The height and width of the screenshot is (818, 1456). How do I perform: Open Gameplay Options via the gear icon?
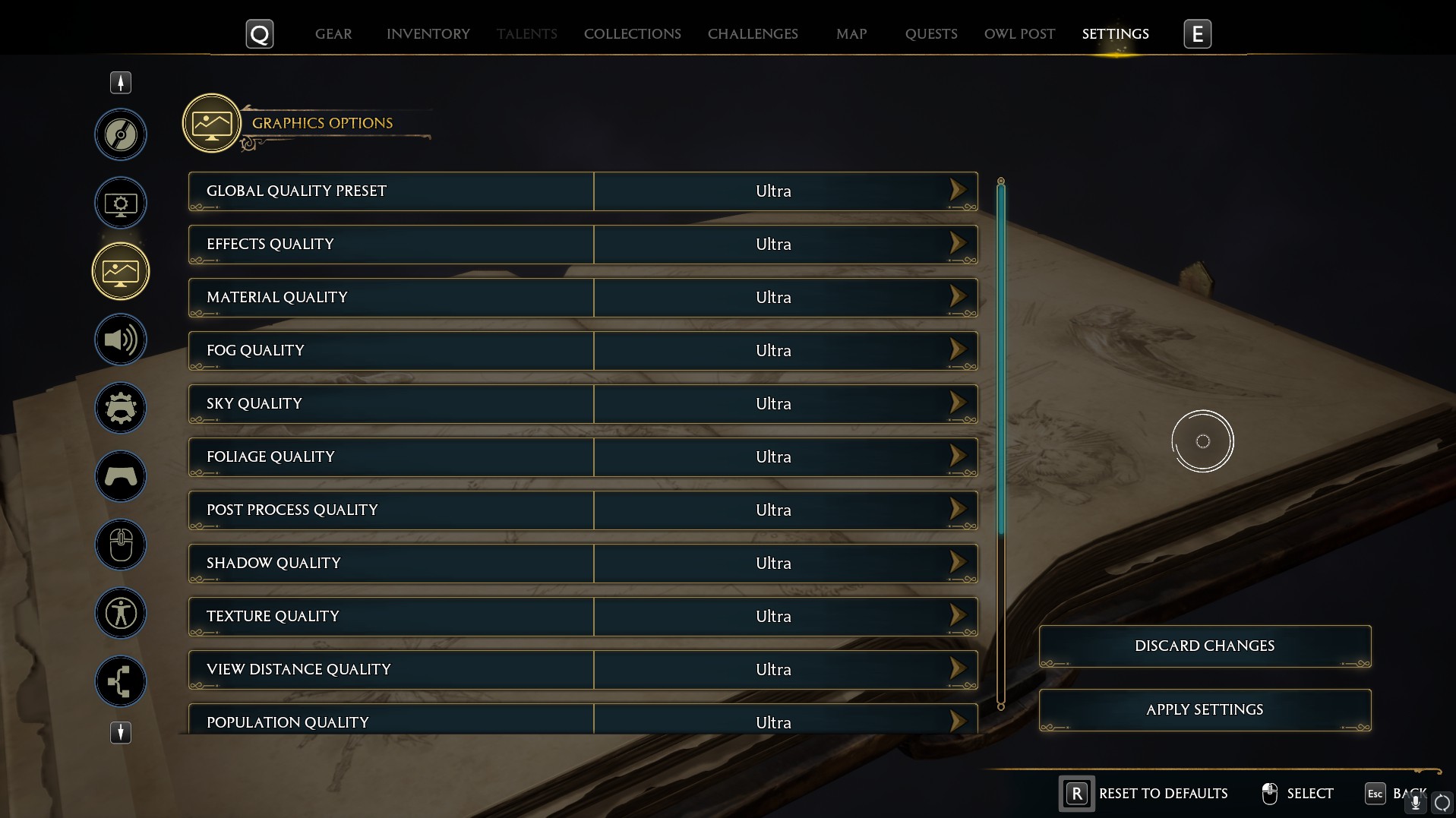pos(120,408)
